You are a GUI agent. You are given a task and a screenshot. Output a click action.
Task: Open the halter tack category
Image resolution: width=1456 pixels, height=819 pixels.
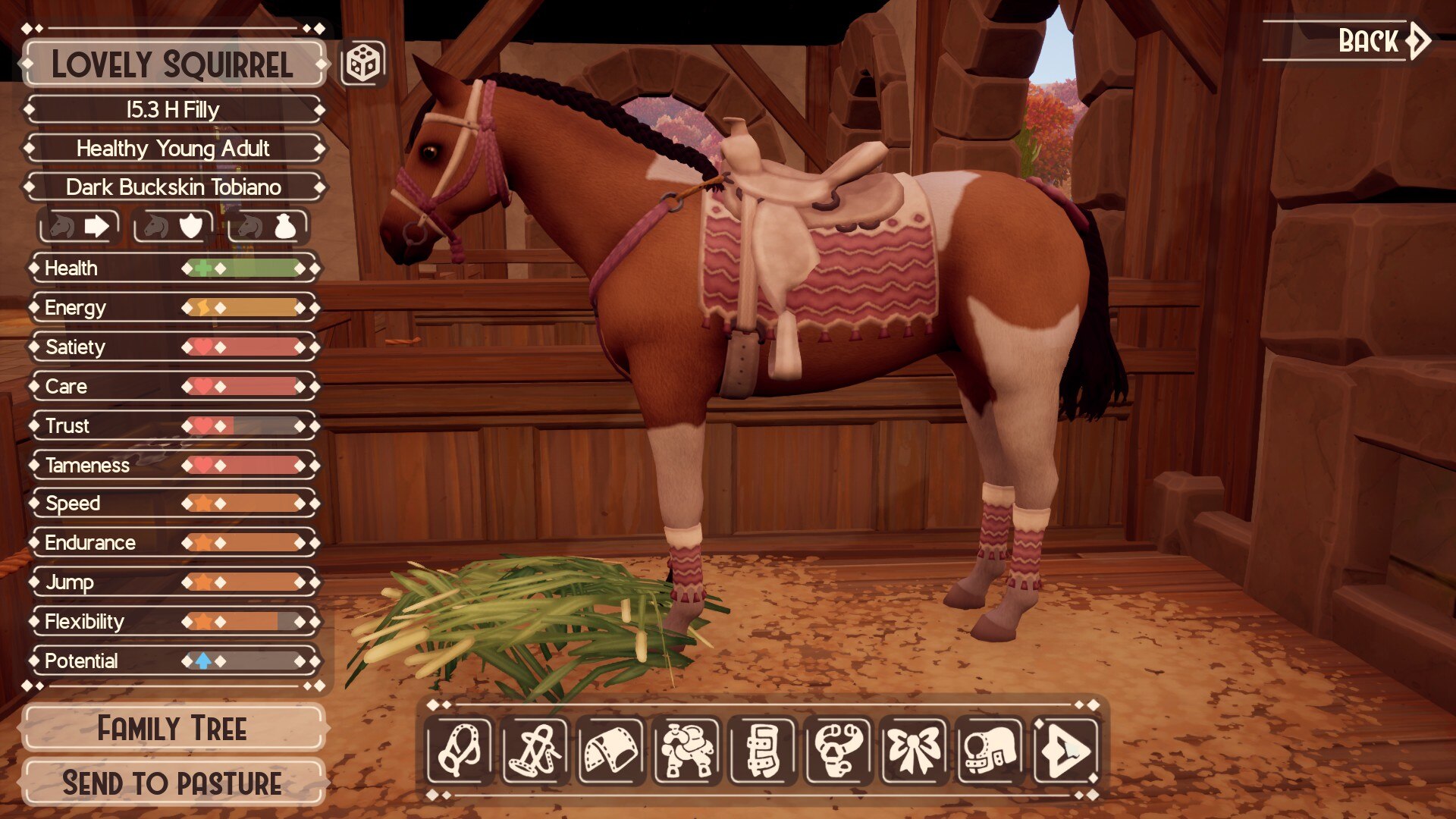[460, 751]
